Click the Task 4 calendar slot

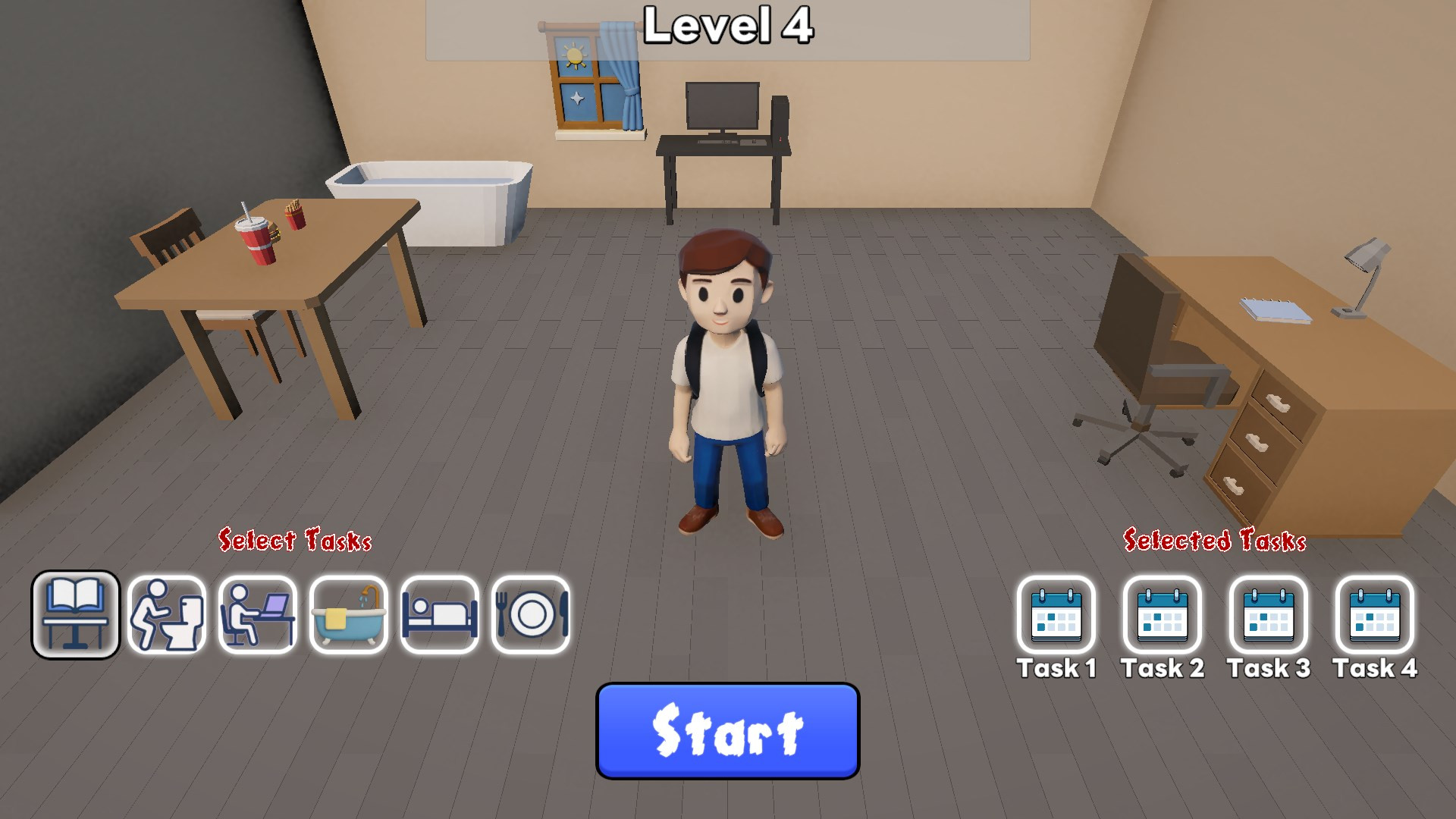click(x=1375, y=615)
